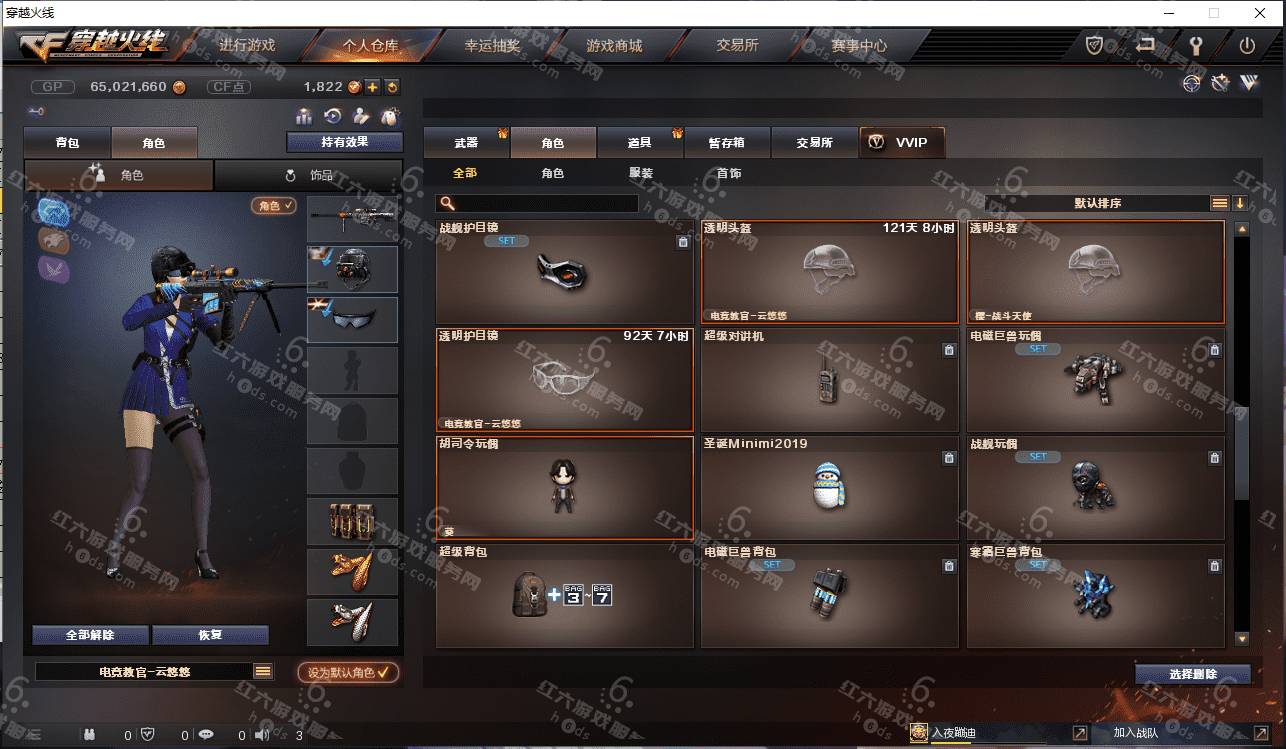Switch to the 背包 backpack tab
This screenshot has height=749, width=1286.
[68, 143]
